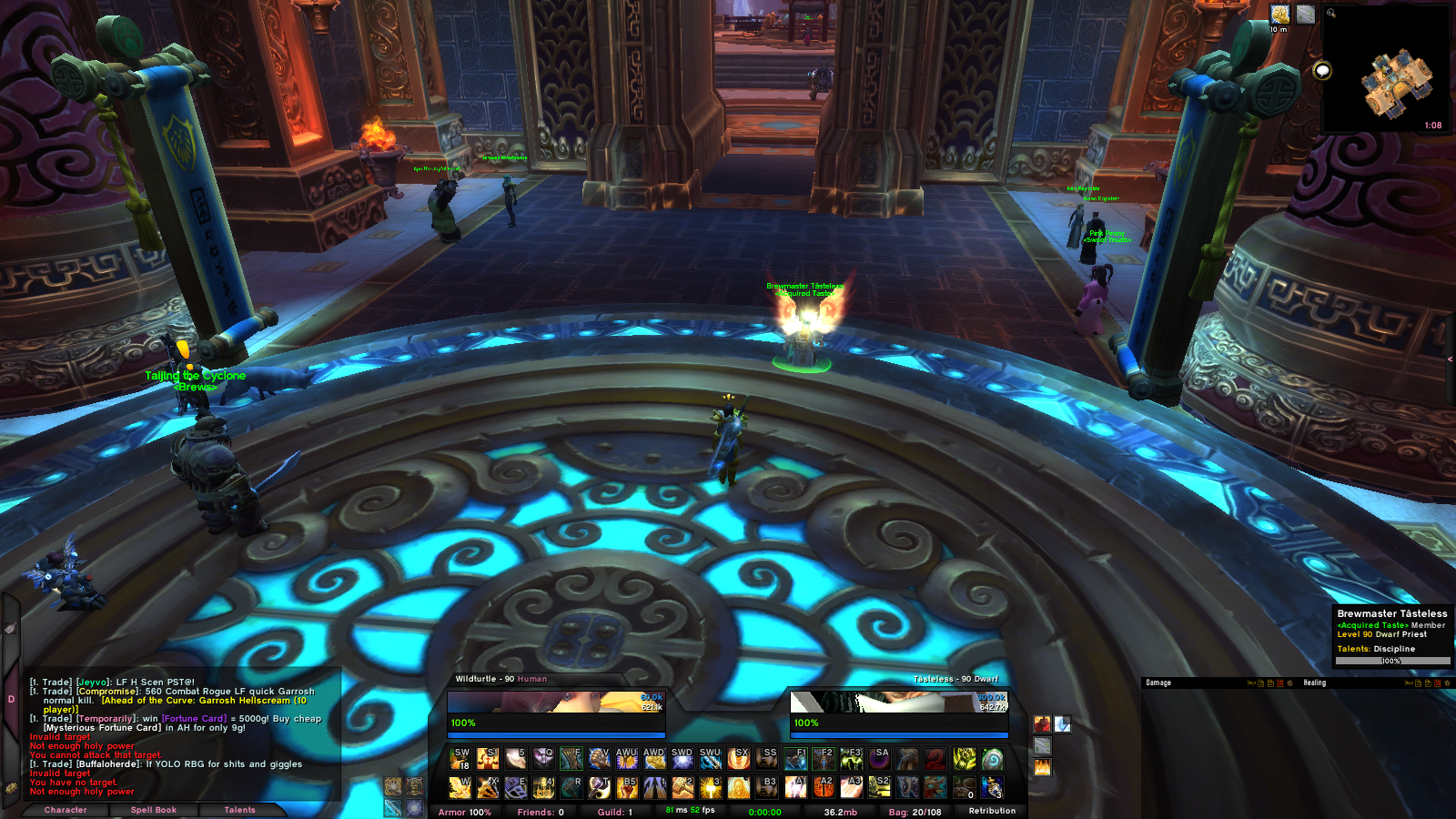This screenshot has height=819, width=1456.
Task: Open the Healing meter window title
Action: click(x=1314, y=682)
